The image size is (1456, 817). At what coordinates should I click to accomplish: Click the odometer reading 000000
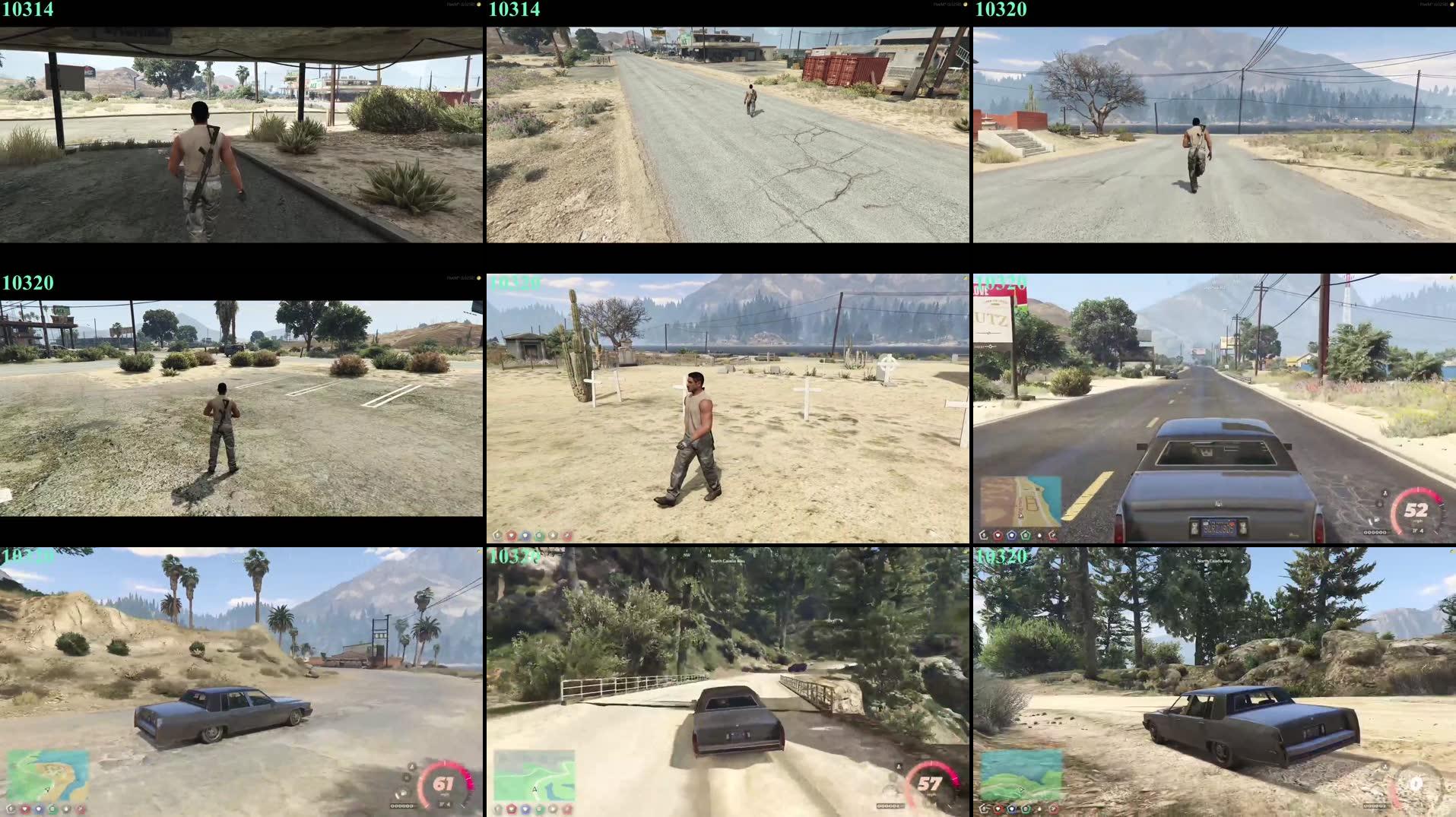tap(1375, 532)
